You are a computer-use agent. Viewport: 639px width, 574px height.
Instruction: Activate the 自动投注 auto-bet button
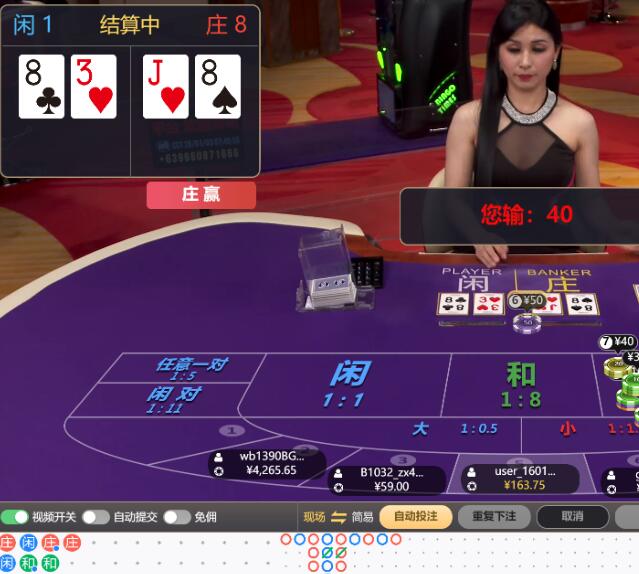[415, 517]
